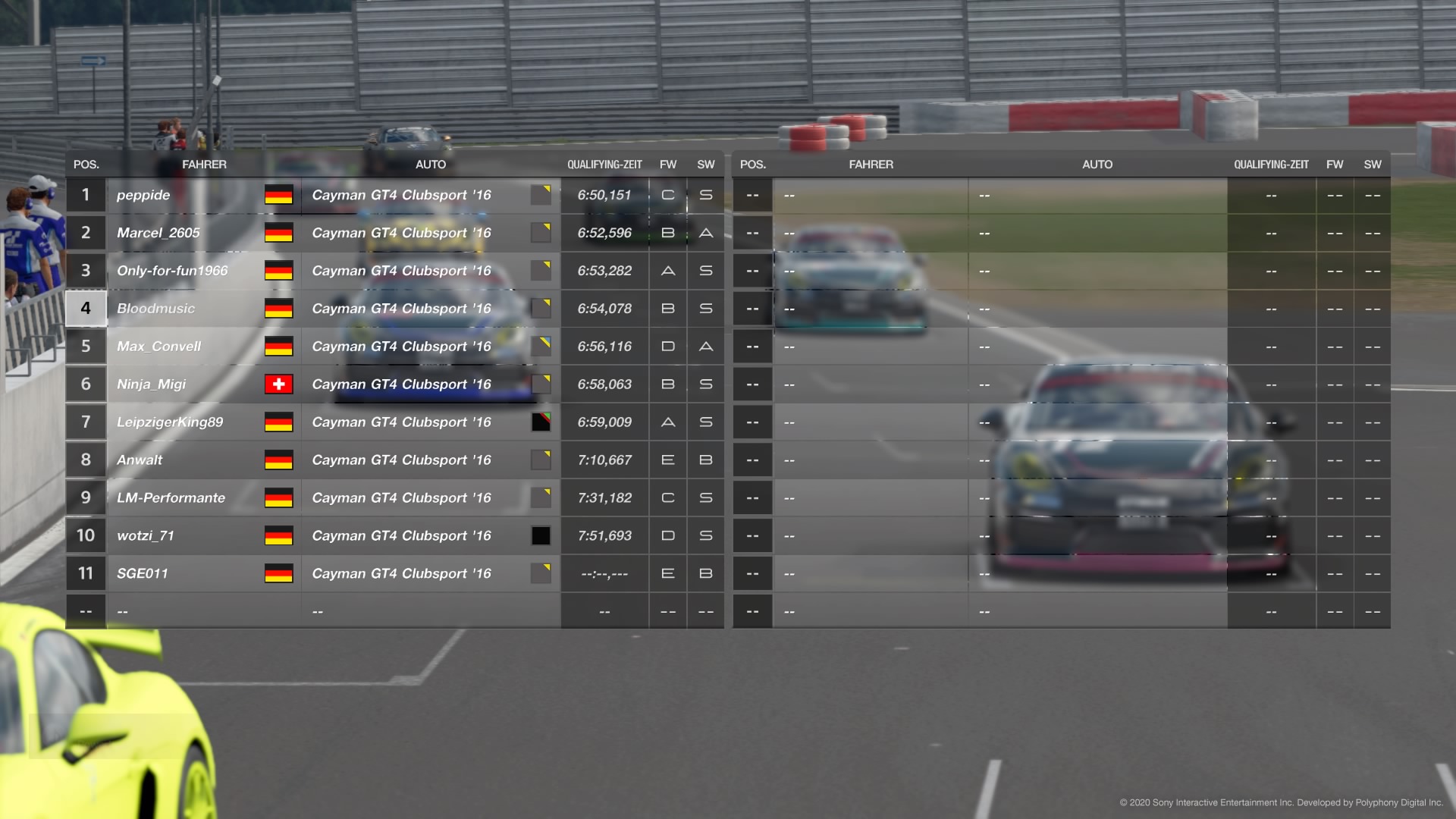
Task: Select the driver name Anwalt
Action: [x=140, y=460]
